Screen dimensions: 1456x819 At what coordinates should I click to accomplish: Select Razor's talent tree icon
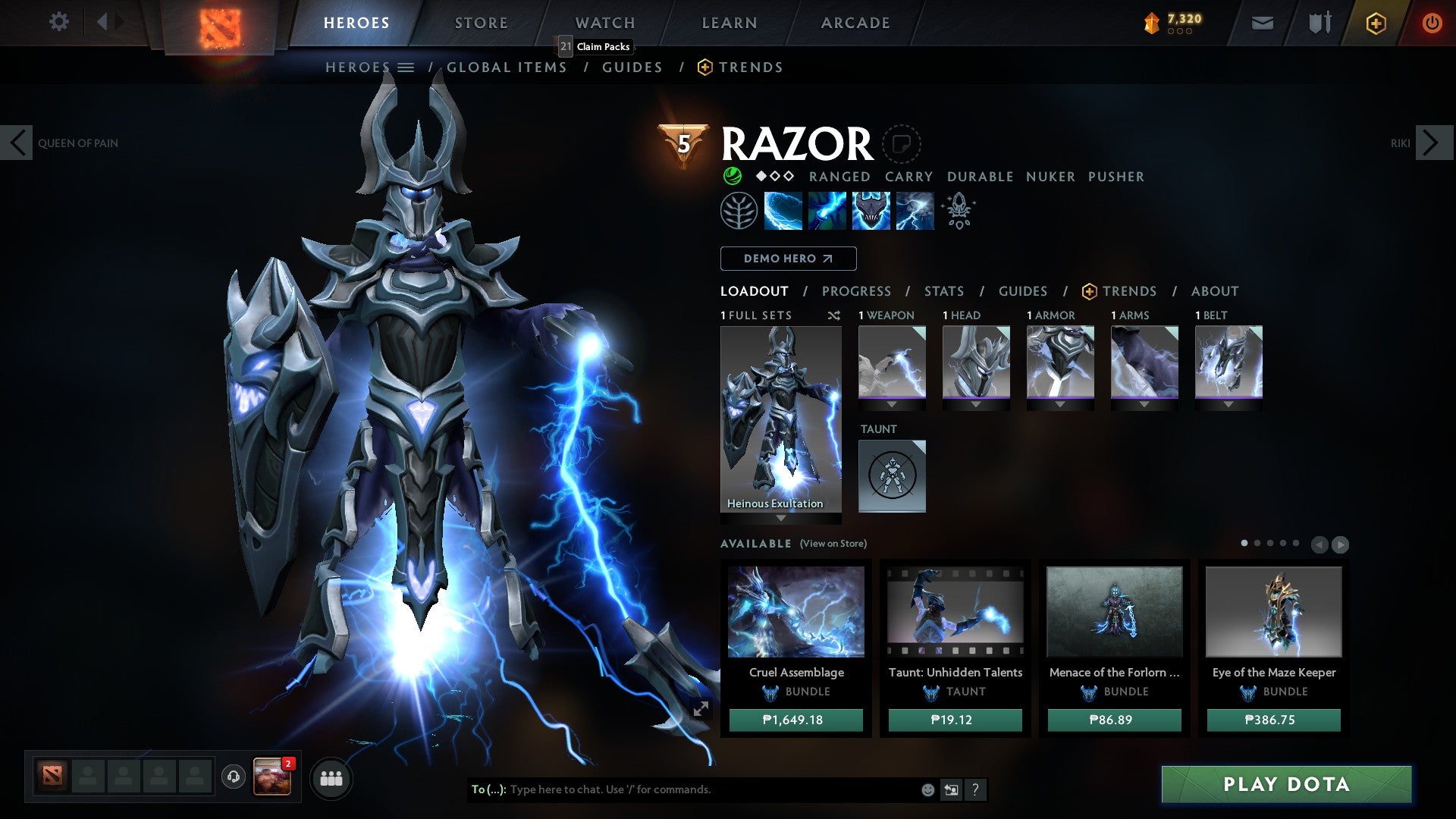tap(739, 210)
